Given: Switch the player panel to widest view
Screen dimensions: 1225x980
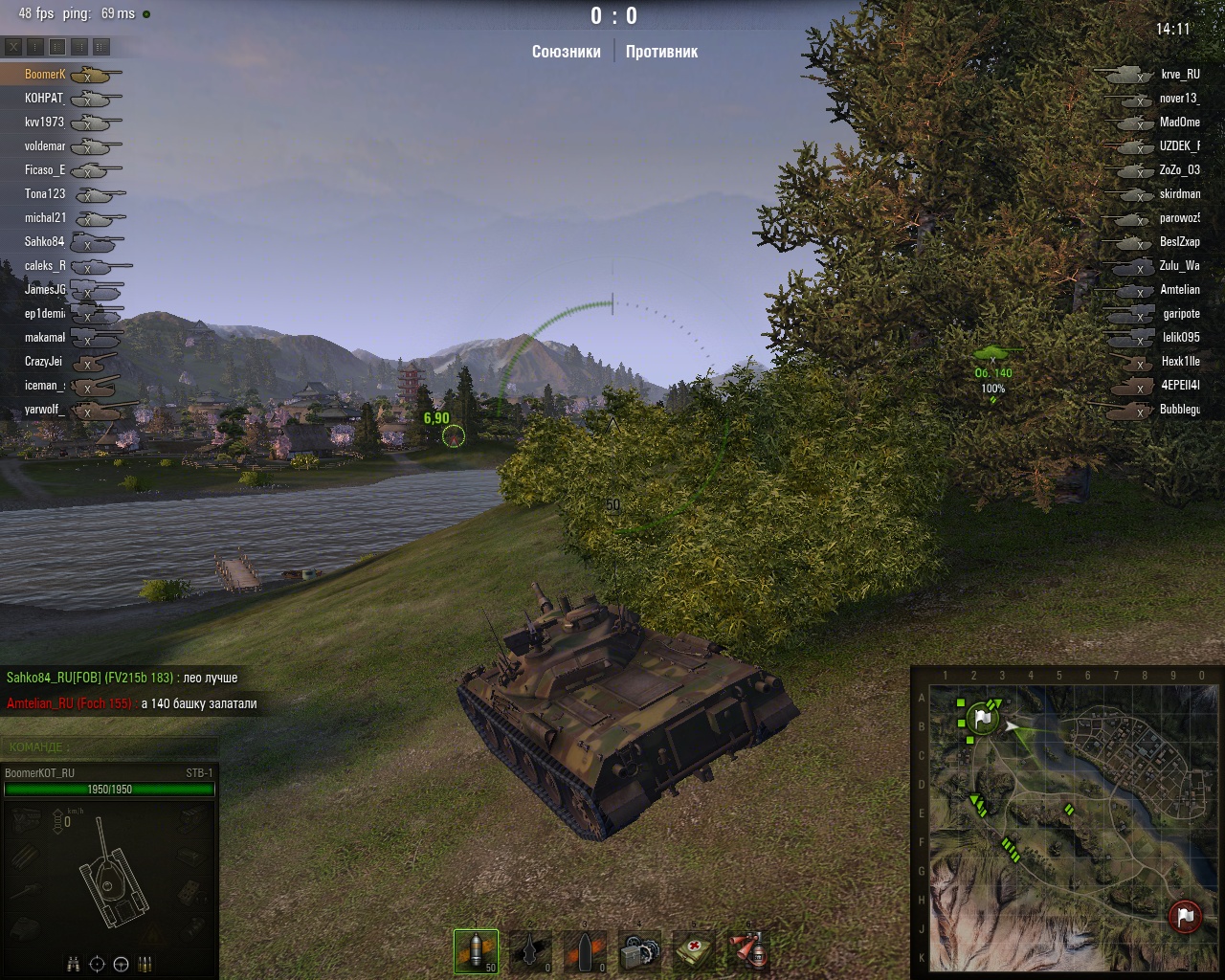Looking at the screenshot, I should pos(101,46).
